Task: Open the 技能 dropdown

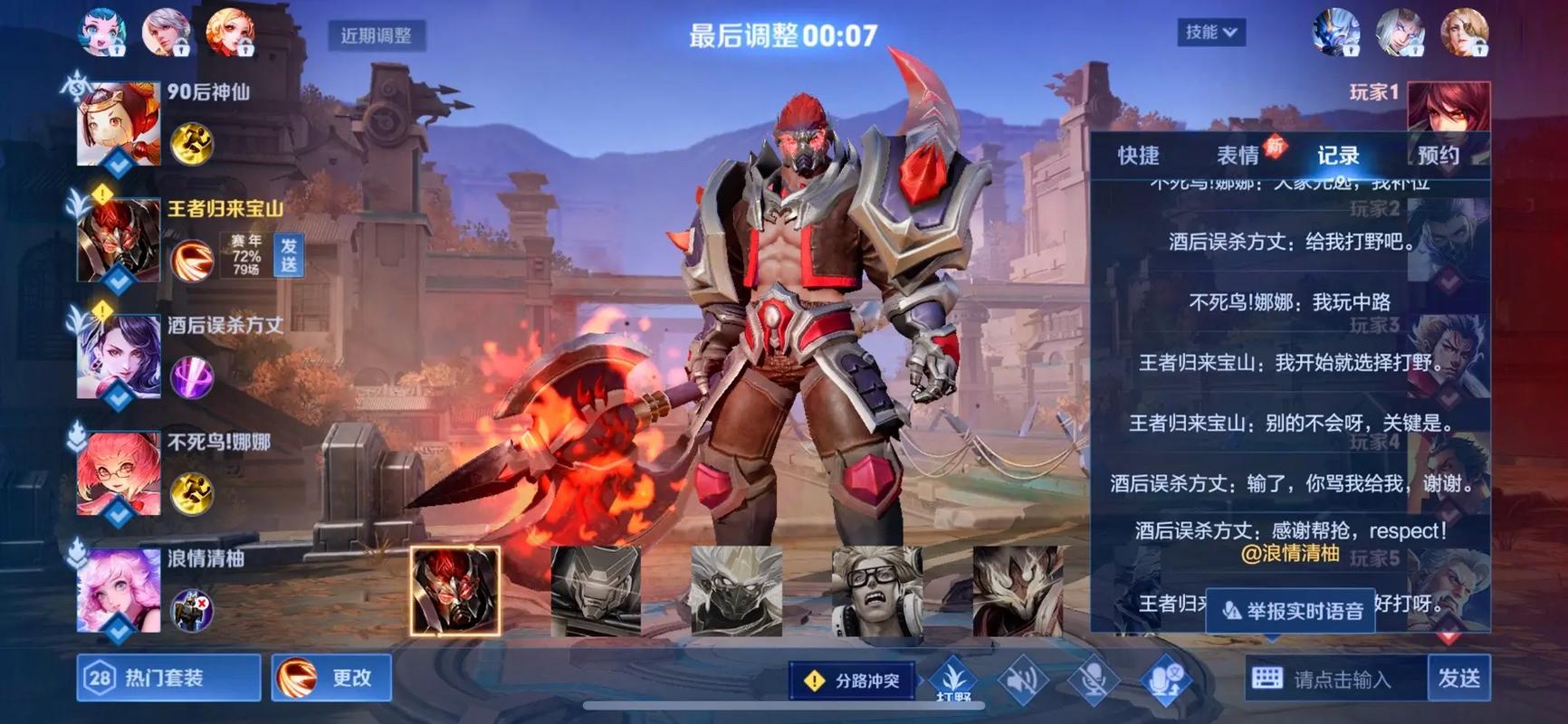Action: coord(1210,33)
